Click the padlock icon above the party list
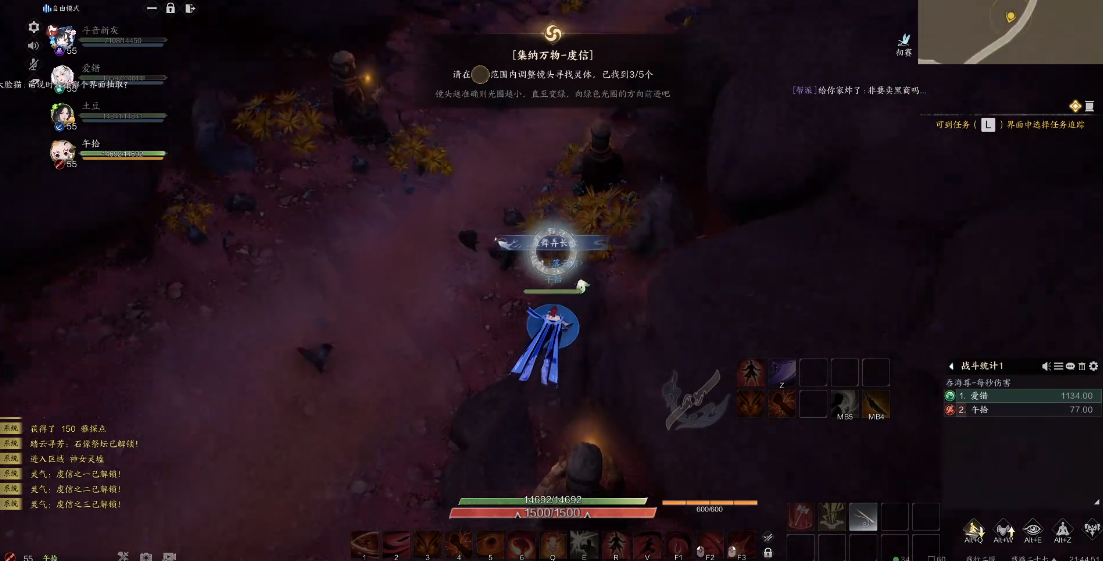 pyautogui.click(x=171, y=8)
